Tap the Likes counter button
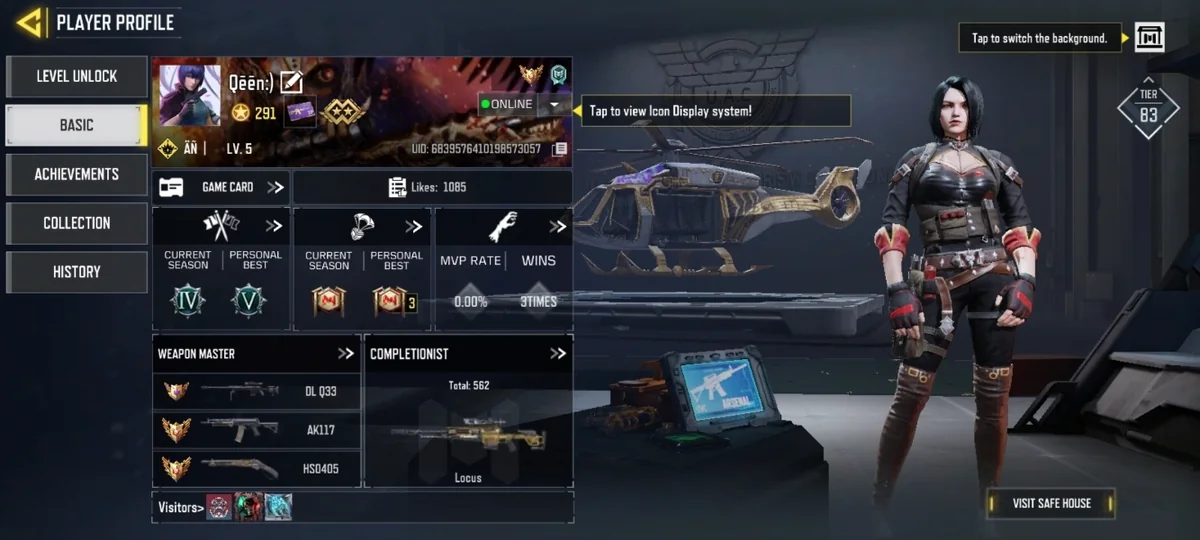The height and width of the screenshot is (540, 1200). [432, 187]
